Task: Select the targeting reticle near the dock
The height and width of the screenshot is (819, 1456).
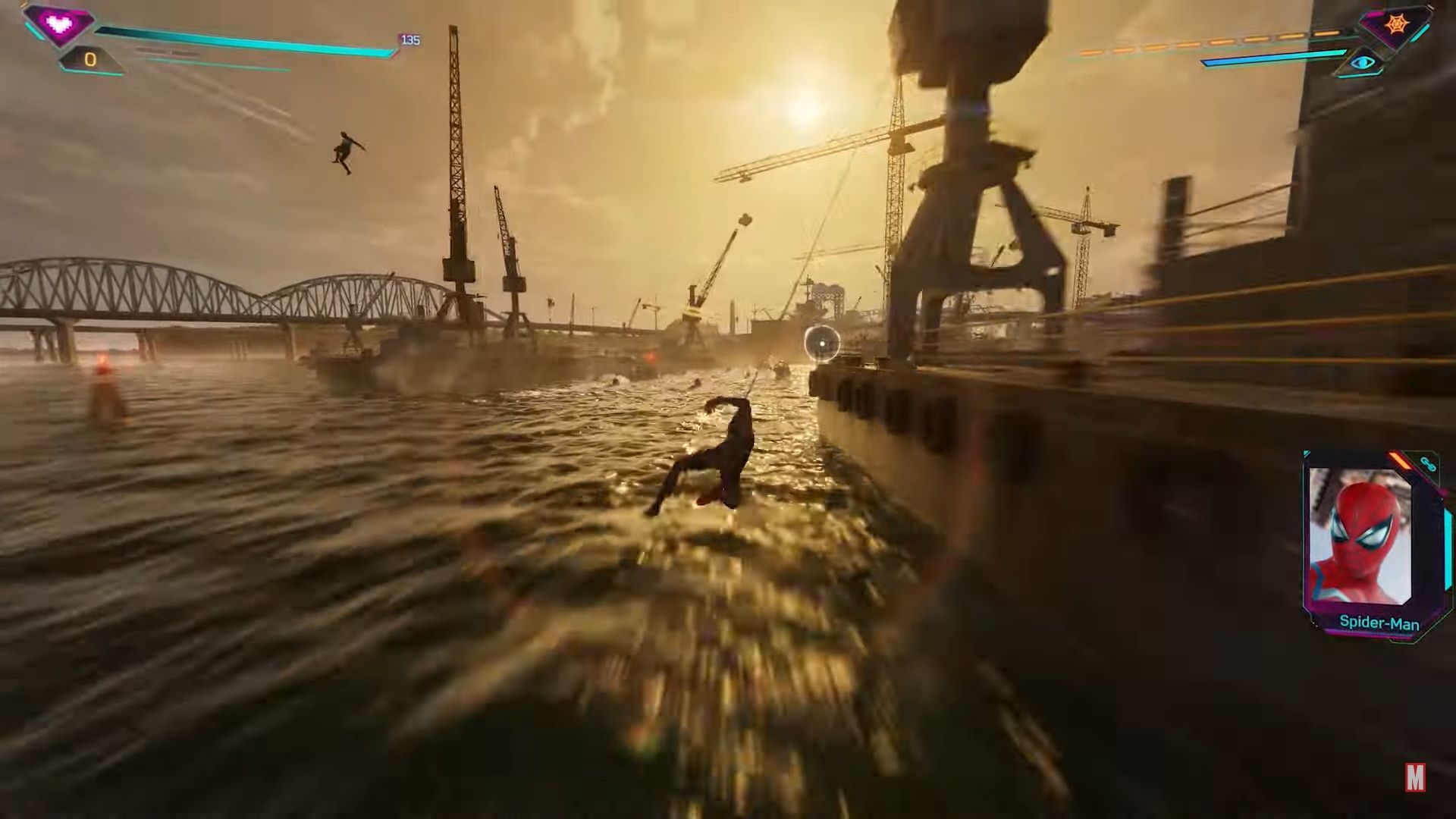Action: pyautogui.click(x=821, y=342)
